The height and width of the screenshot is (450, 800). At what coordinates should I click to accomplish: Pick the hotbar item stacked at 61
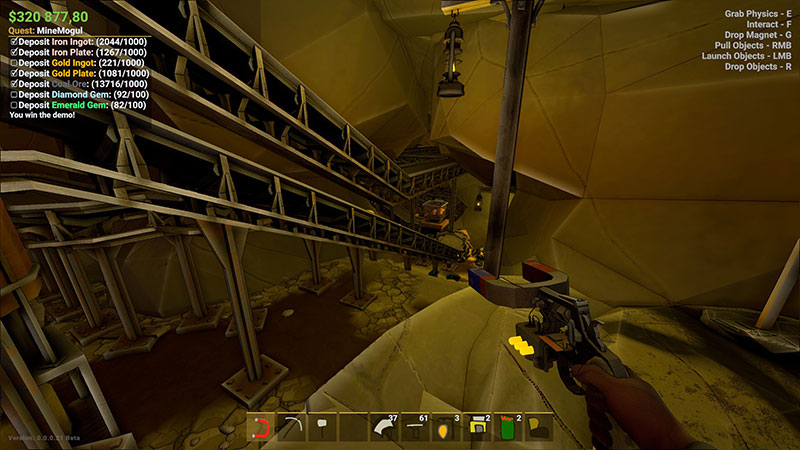[x=415, y=428]
